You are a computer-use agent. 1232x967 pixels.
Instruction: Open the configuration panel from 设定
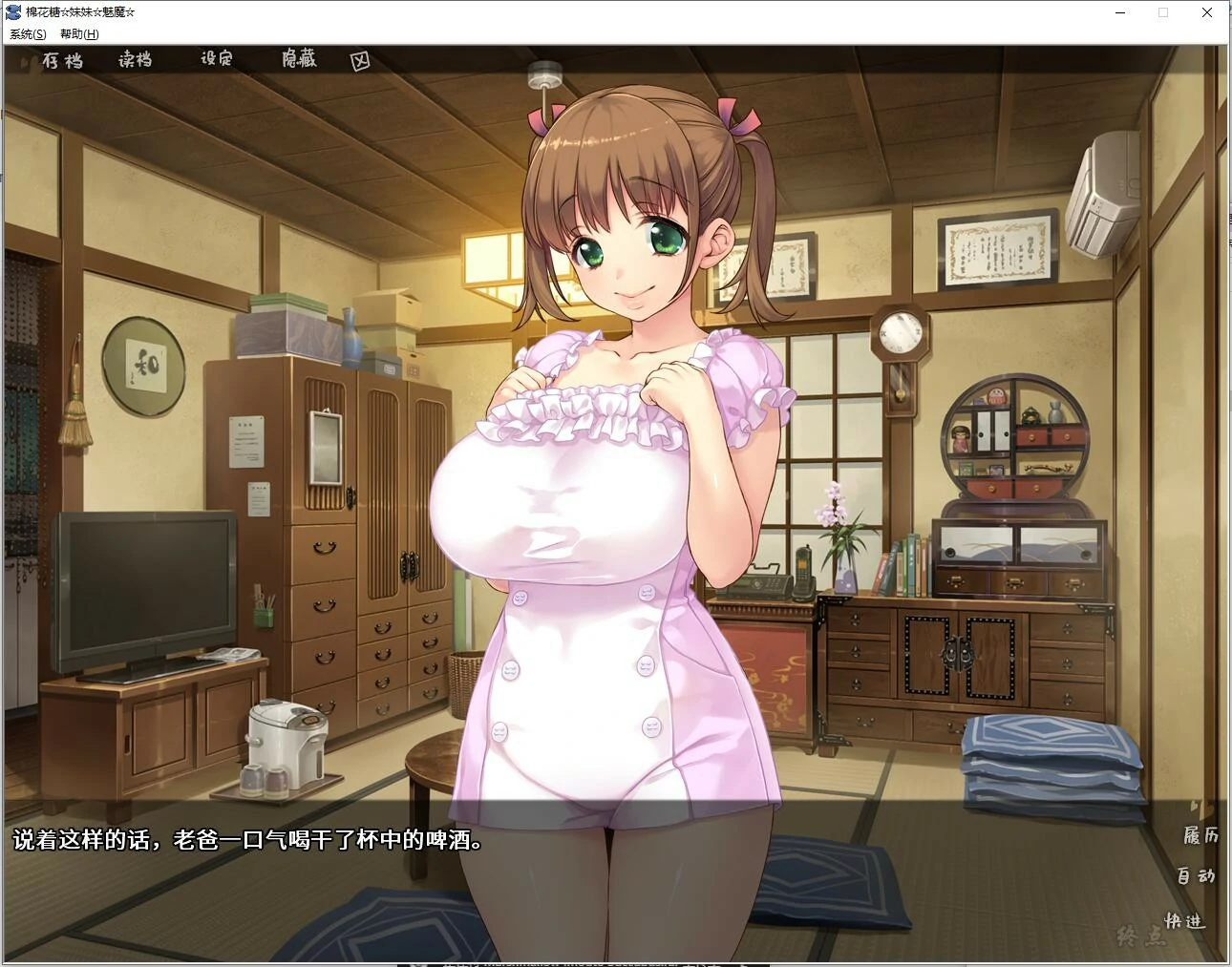216,59
